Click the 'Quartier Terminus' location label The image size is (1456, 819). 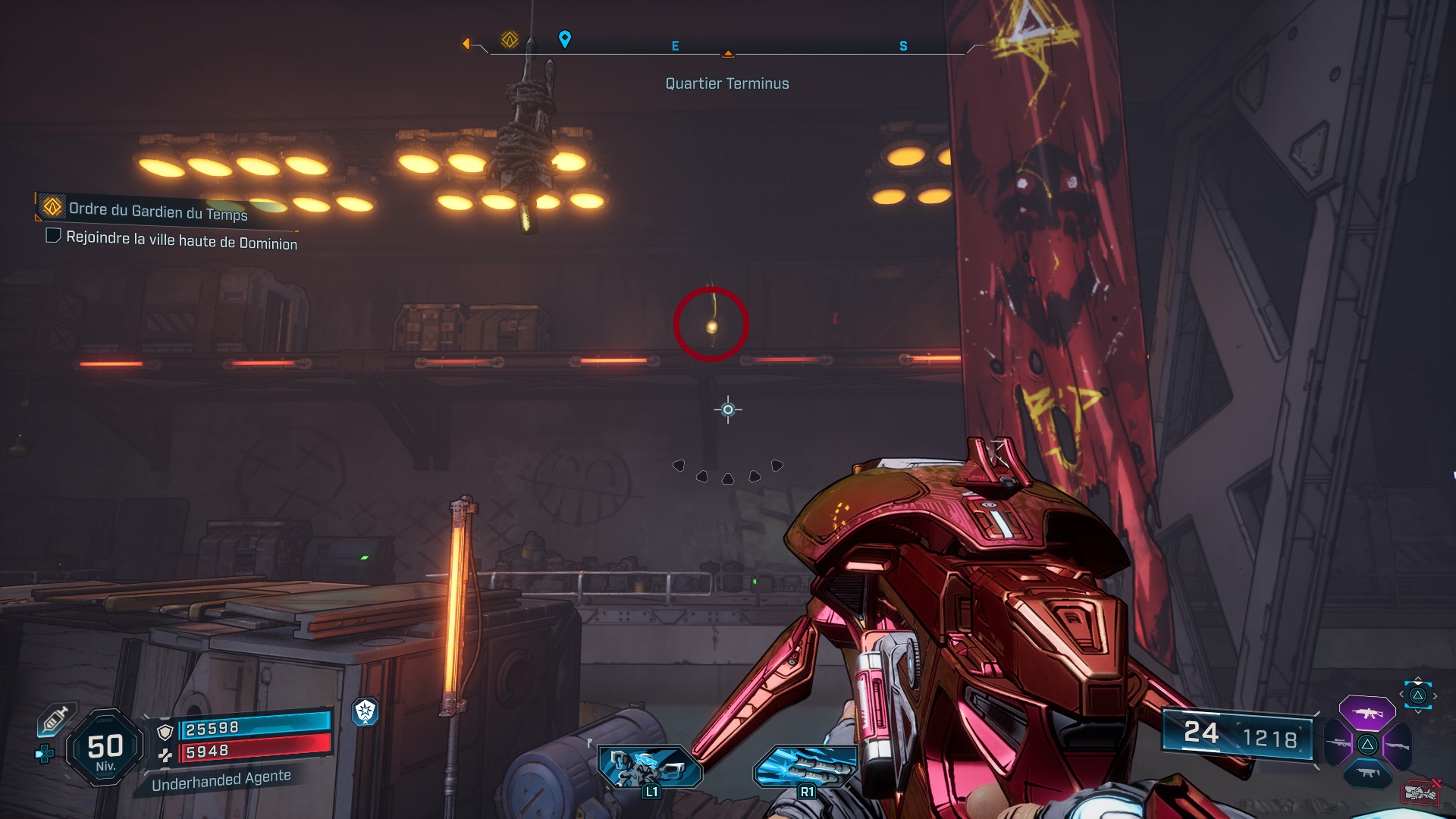(726, 83)
